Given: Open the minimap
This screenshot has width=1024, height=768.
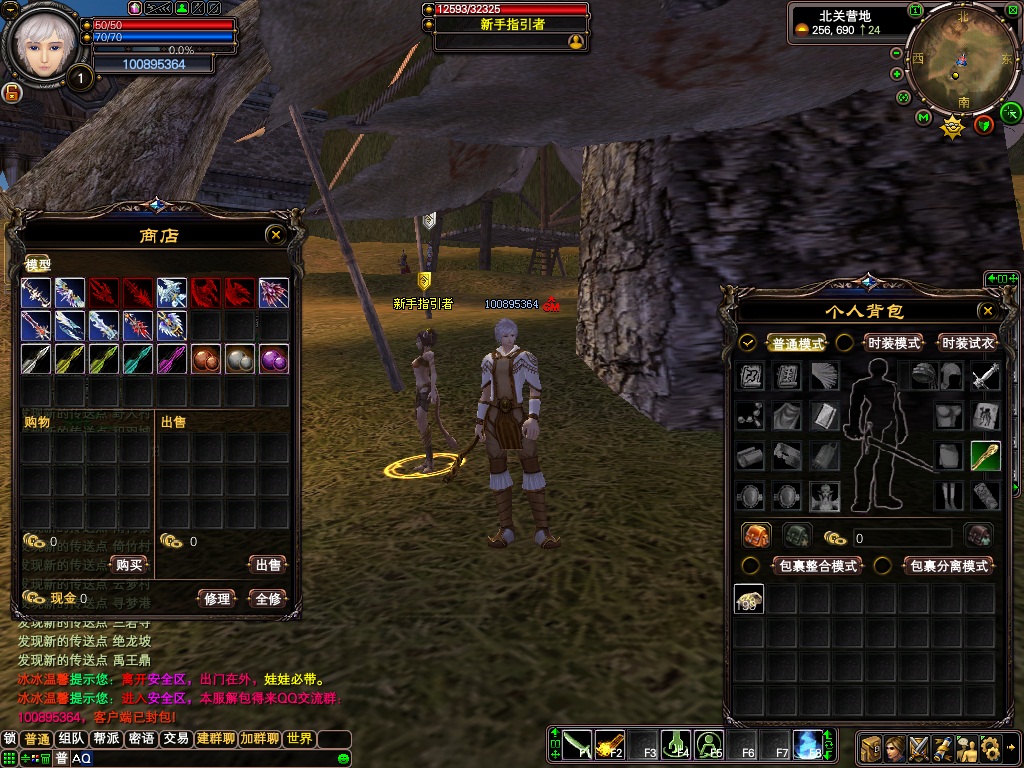Looking at the screenshot, I should coord(955,60).
